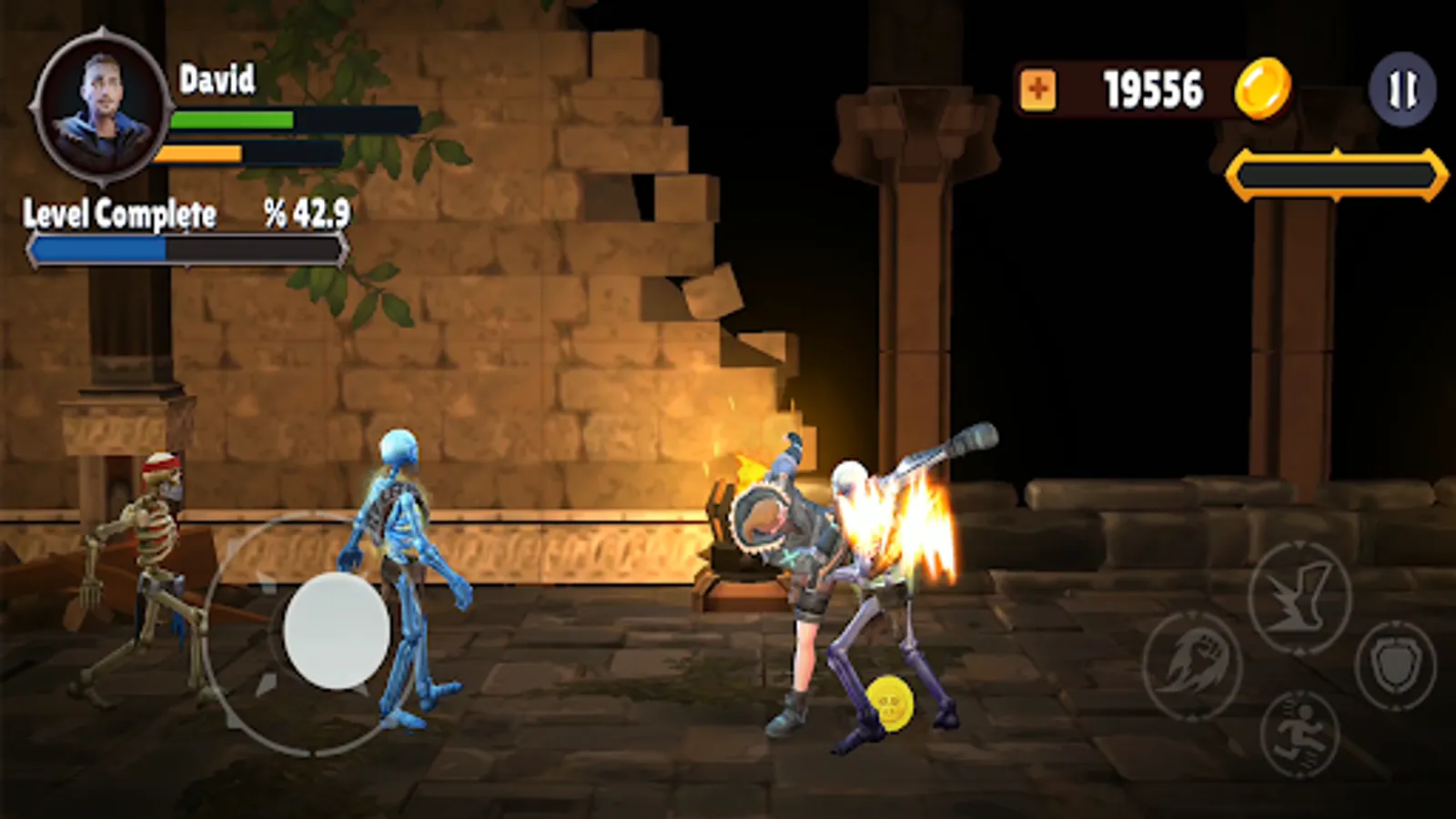Screen dimensions: 1456x819
Task: Tap the gold coin currency icon
Action: coord(1264,89)
